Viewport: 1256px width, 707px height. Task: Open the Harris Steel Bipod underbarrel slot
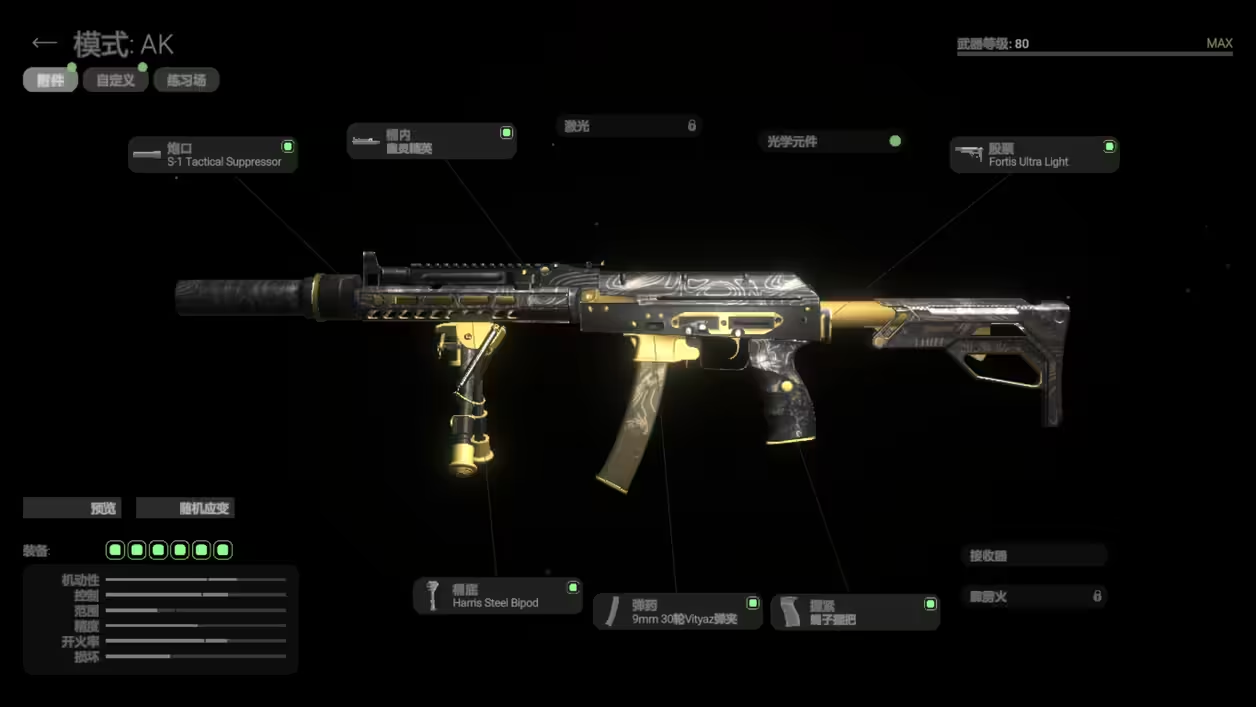point(497,596)
